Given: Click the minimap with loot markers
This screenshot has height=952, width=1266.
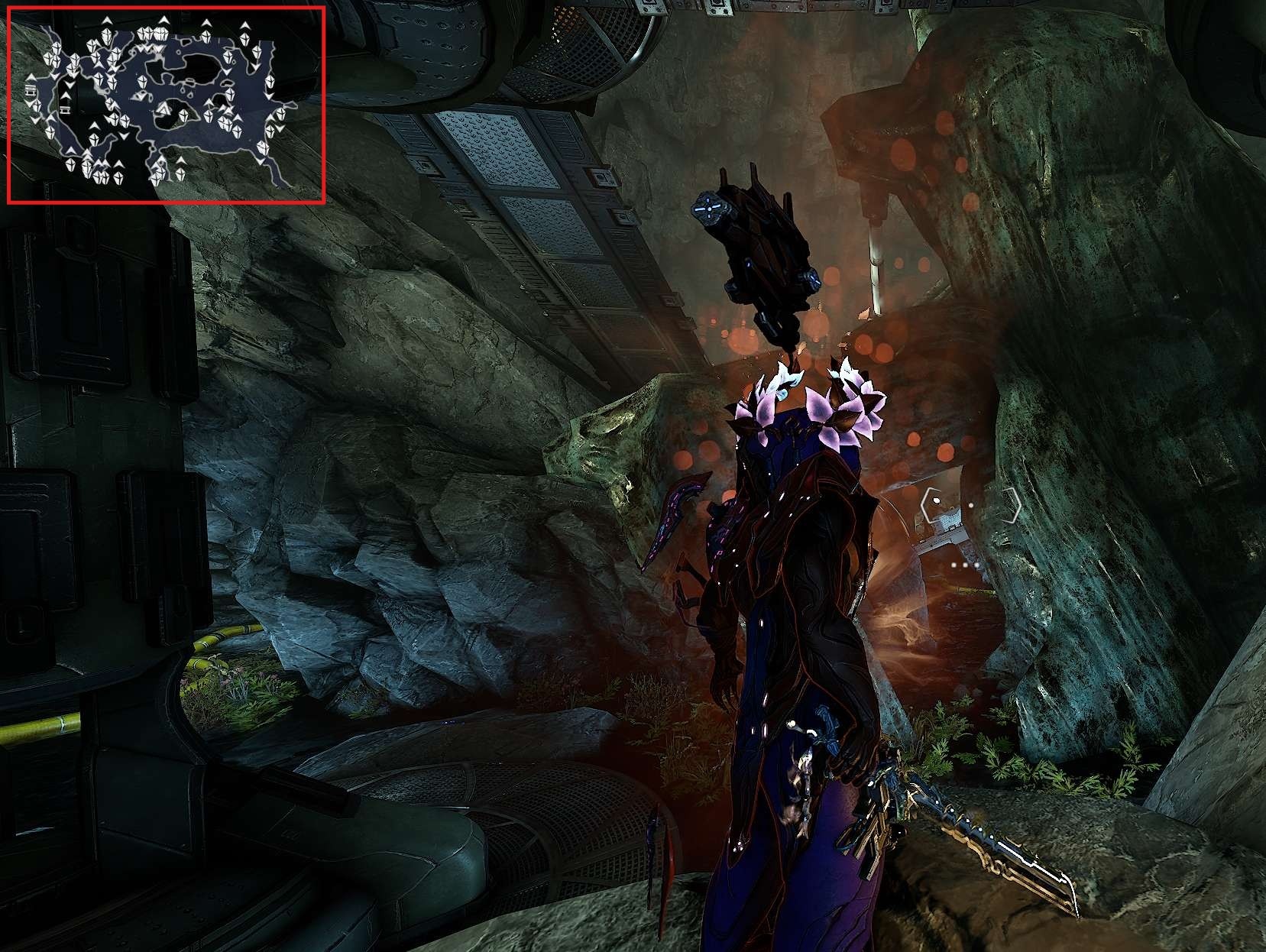Looking at the screenshot, I should coord(166,105).
